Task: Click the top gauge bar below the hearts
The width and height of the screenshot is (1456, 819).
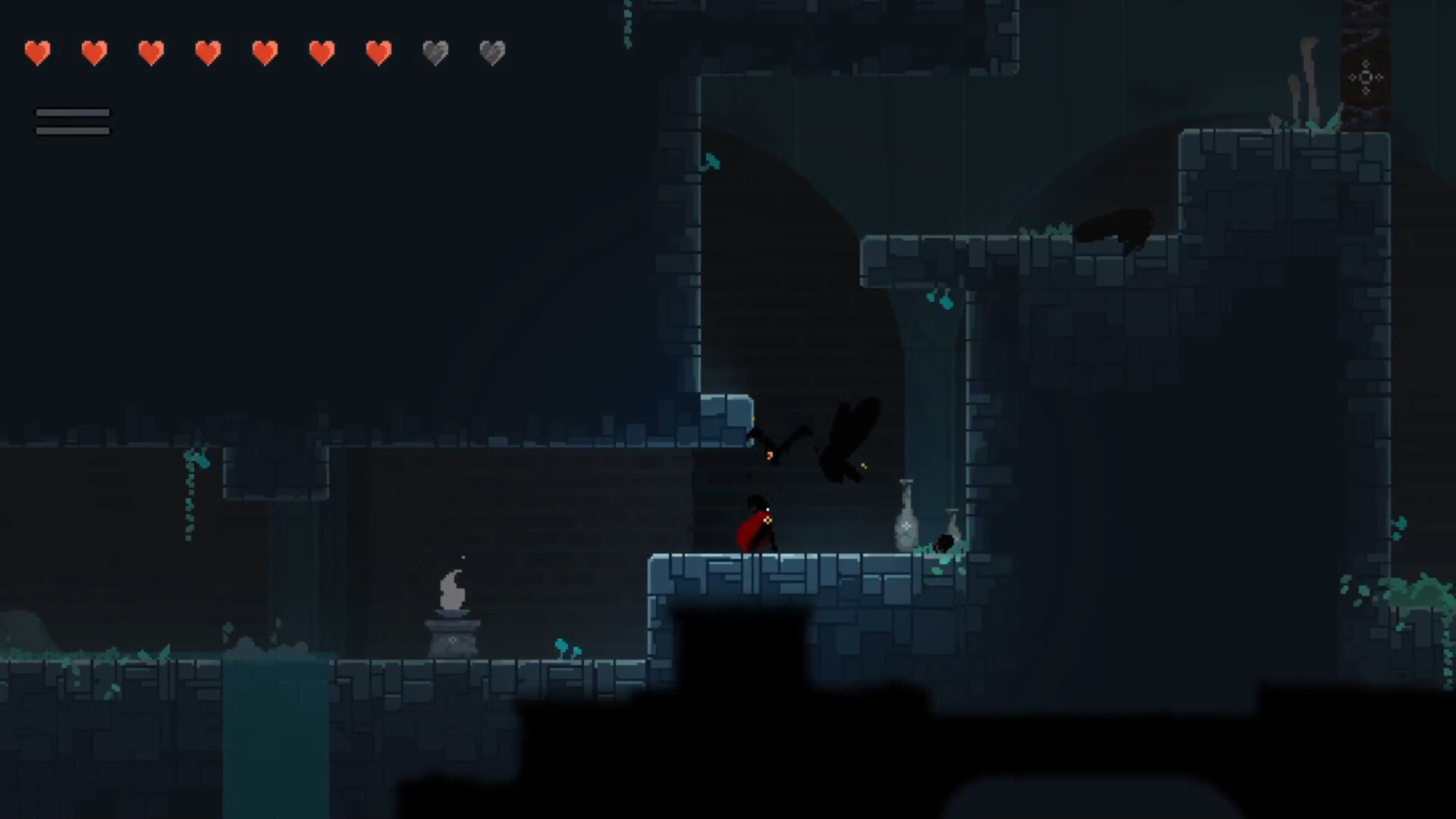Action: click(x=73, y=114)
